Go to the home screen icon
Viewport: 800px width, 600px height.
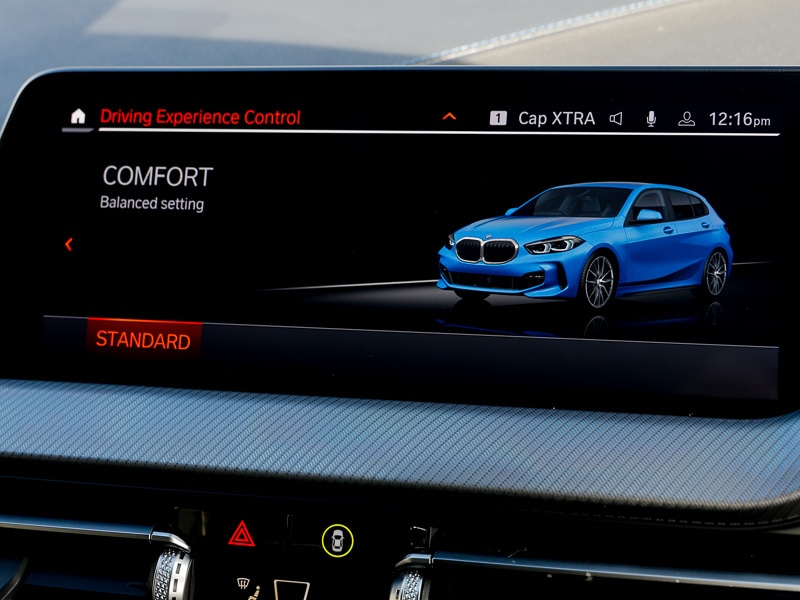coord(77,116)
